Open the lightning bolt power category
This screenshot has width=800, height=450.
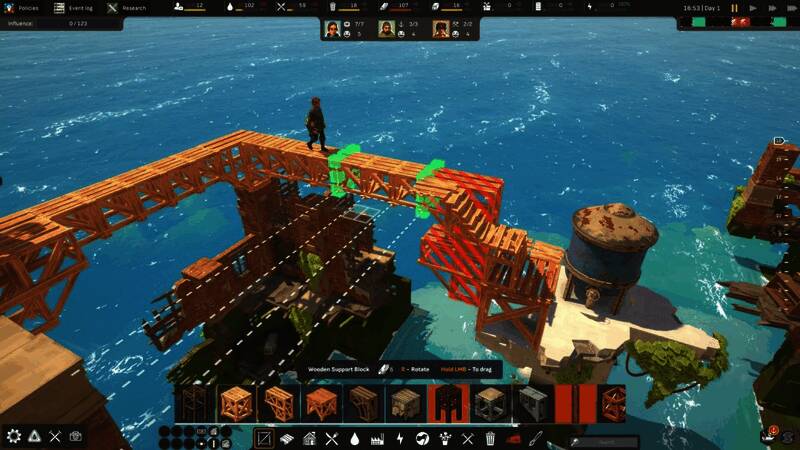coord(400,438)
